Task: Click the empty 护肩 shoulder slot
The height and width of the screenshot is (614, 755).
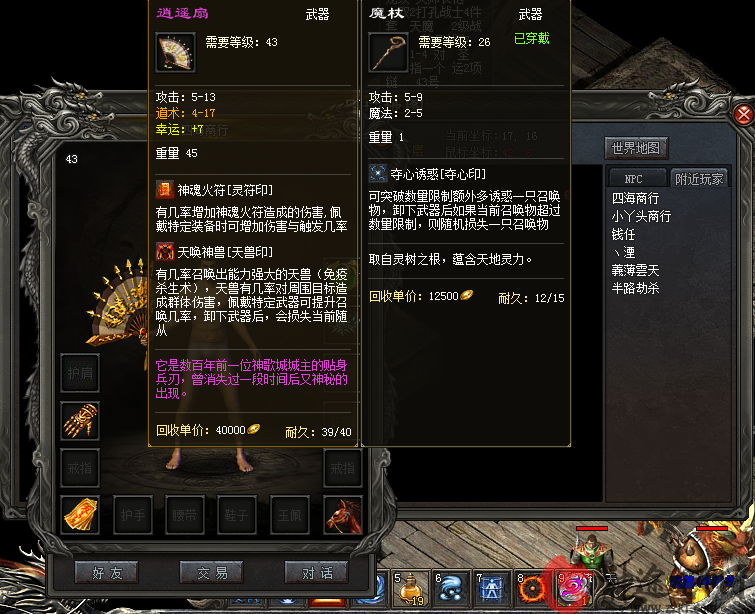Action: [x=79, y=372]
